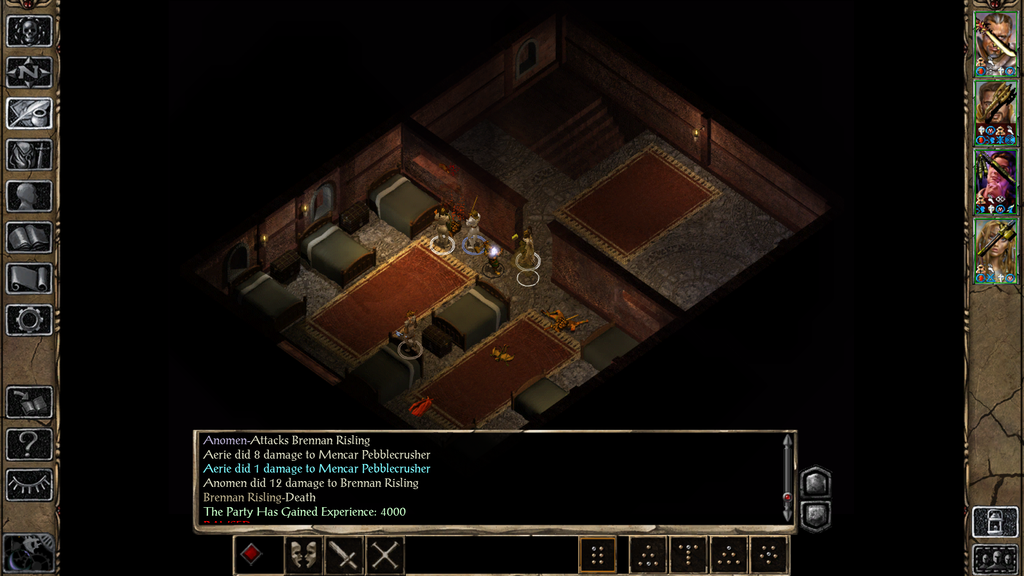Select the blonde character portrait at the bottom
Image resolution: width=1024 pixels, height=576 pixels.
coord(995,250)
